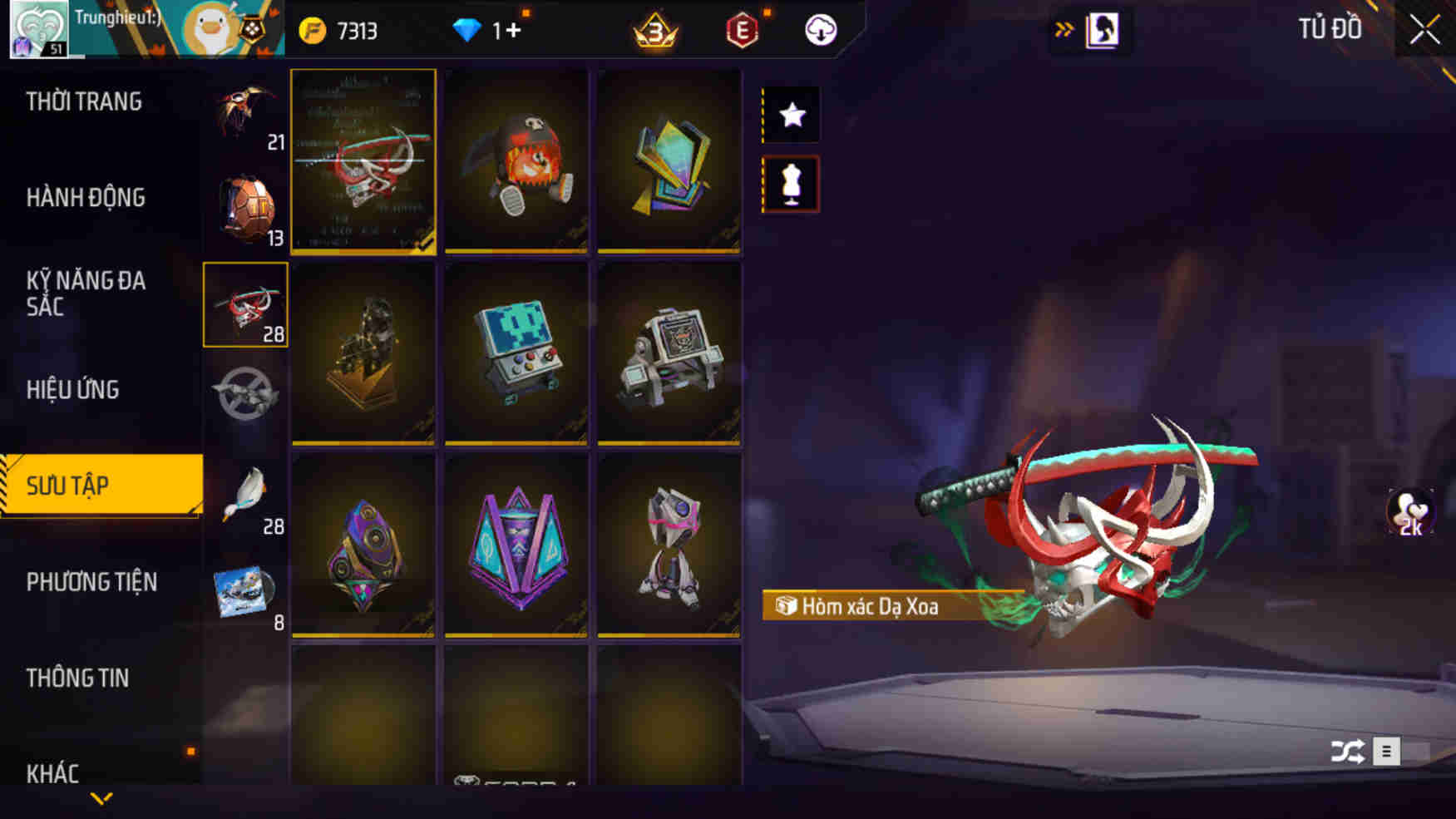Expand the collapsed panel using the double-arrow chevron
The width and height of the screenshot is (1456, 819).
click(x=1064, y=27)
